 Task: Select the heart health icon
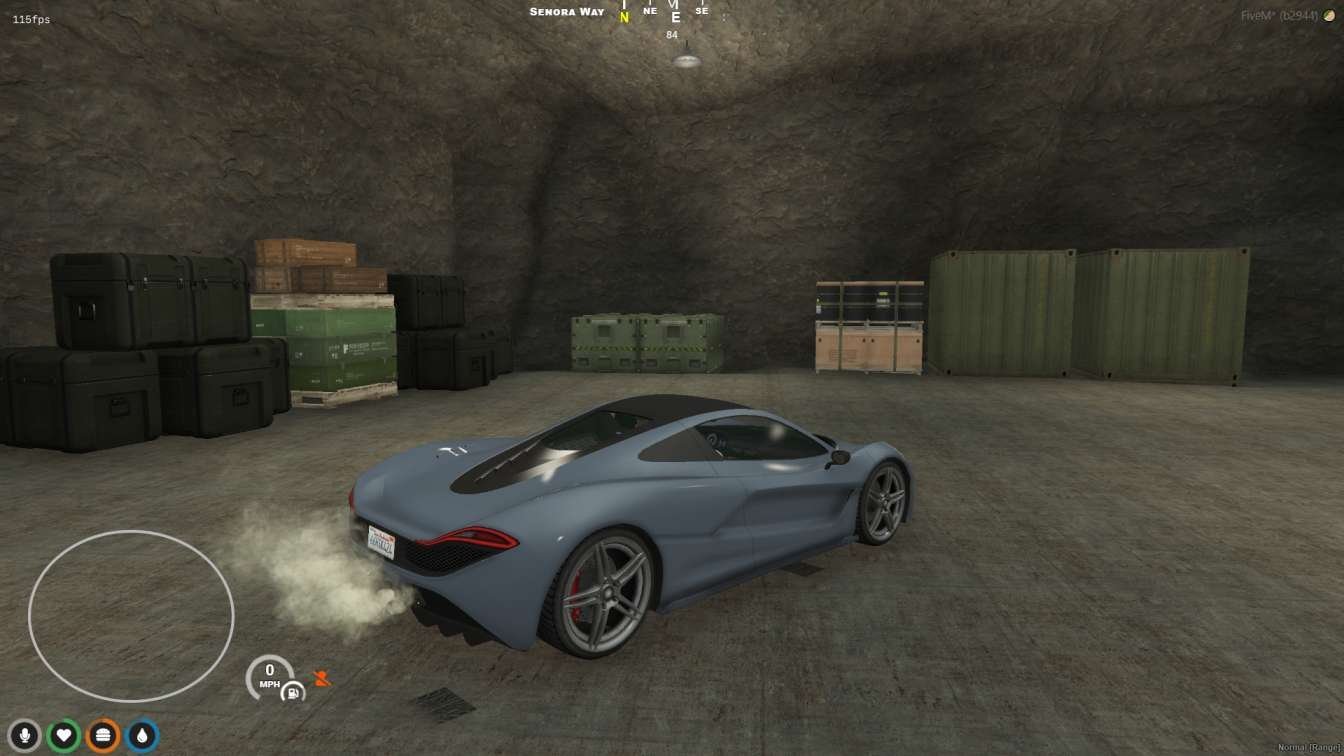pyautogui.click(x=64, y=736)
